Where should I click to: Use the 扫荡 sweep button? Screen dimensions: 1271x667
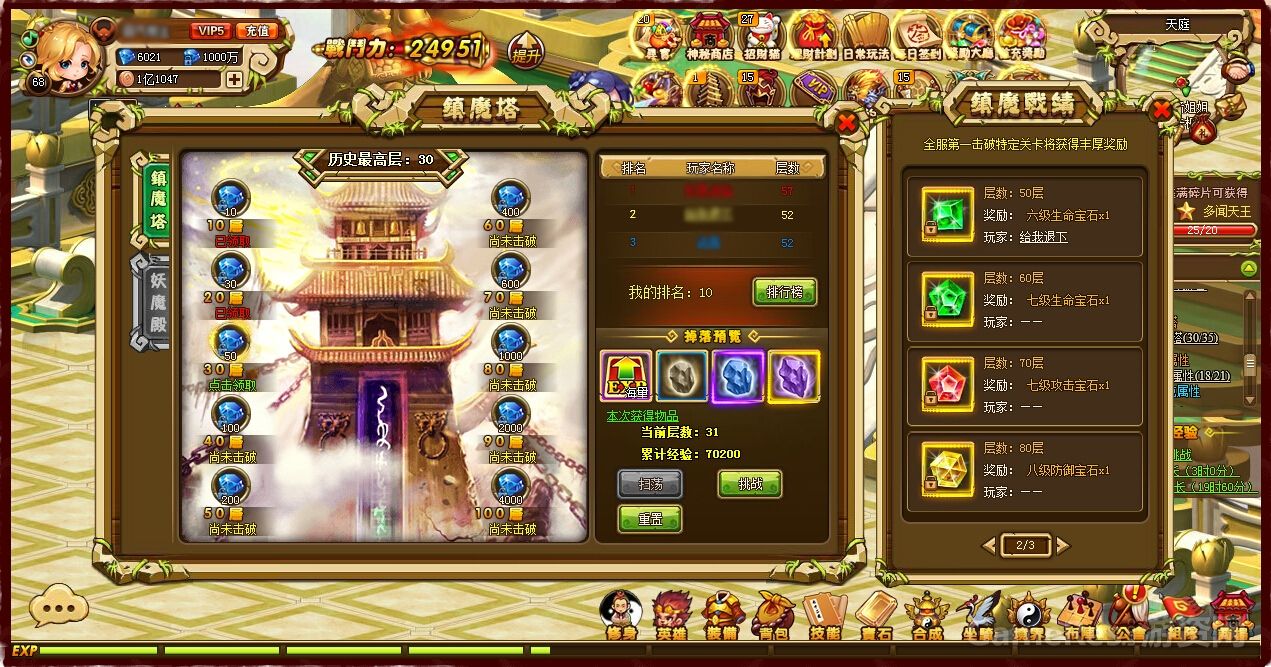649,484
